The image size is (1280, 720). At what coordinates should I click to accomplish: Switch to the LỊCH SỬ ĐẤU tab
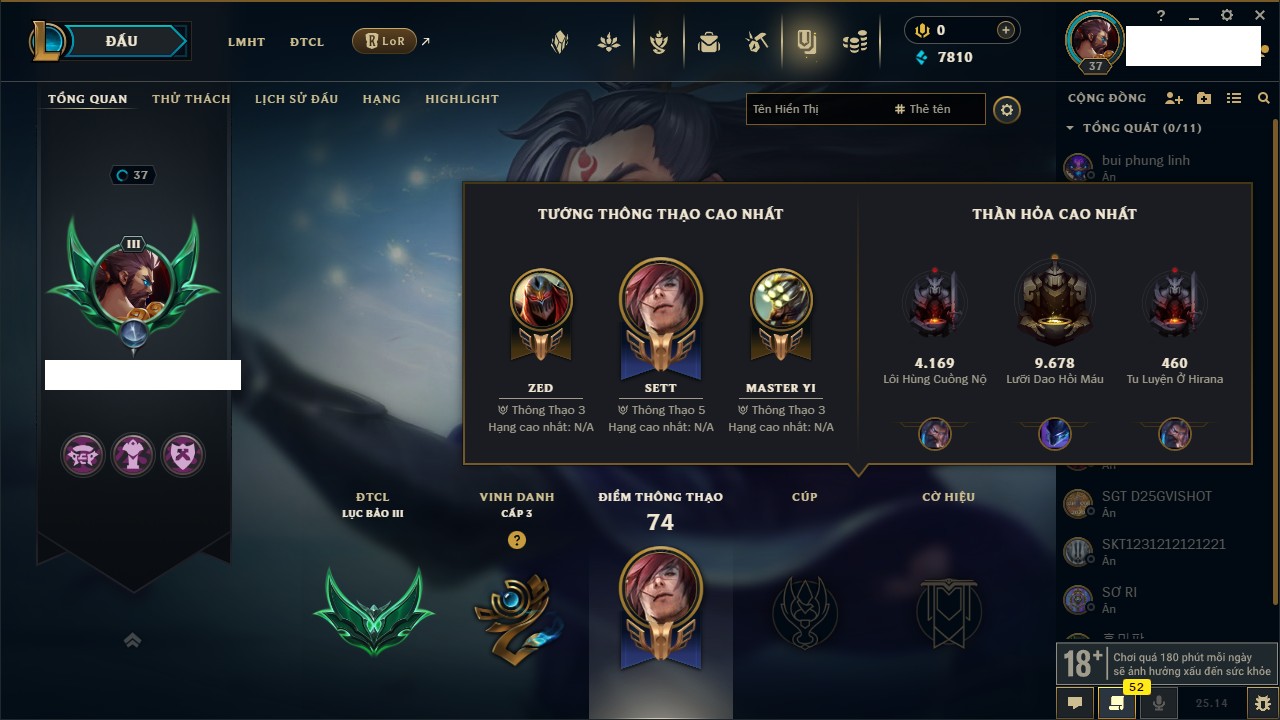296,99
